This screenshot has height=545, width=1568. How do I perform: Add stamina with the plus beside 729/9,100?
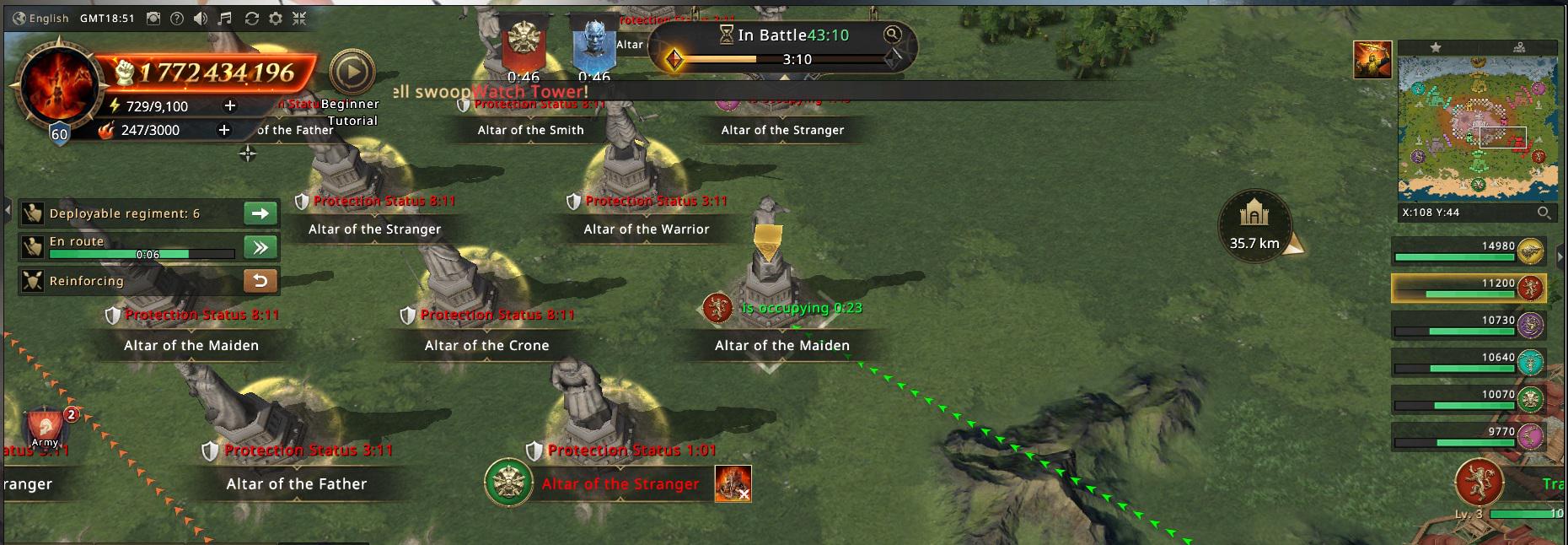(x=229, y=105)
